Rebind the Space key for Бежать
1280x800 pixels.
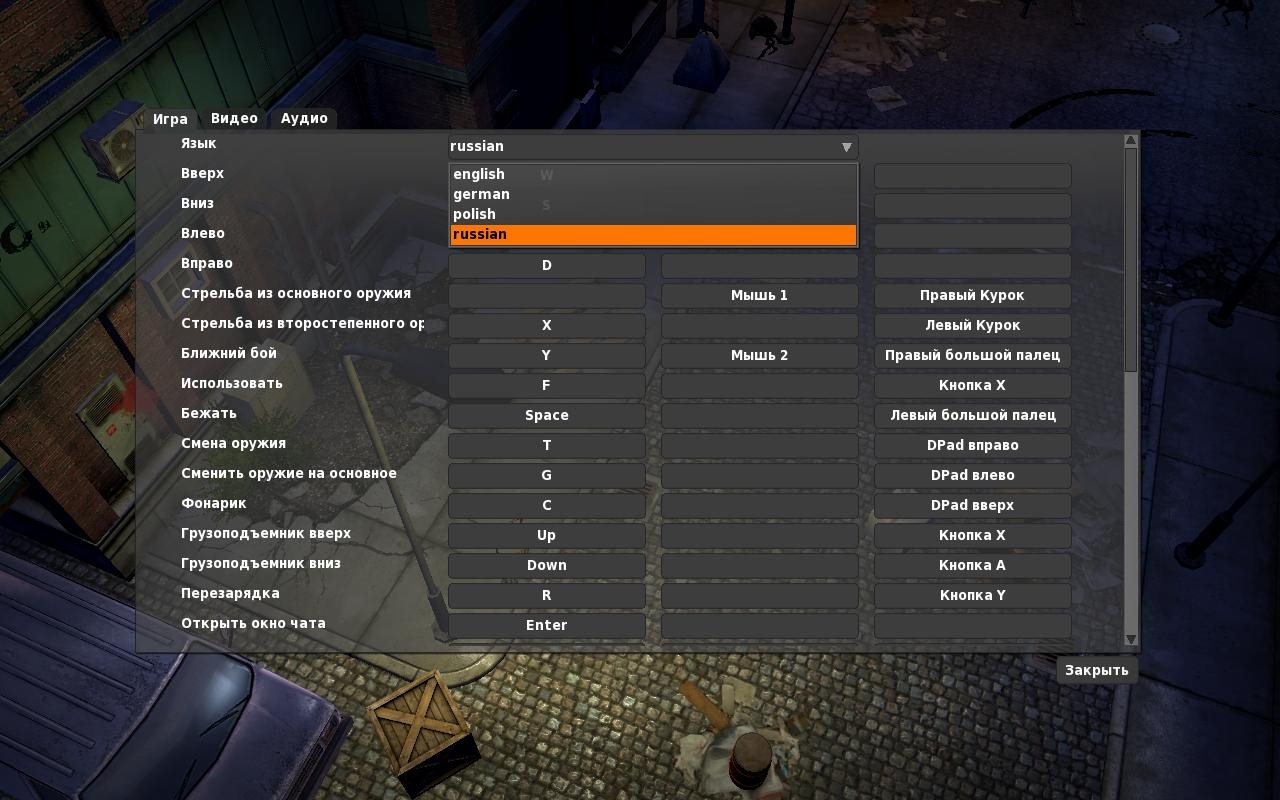(546, 415)
